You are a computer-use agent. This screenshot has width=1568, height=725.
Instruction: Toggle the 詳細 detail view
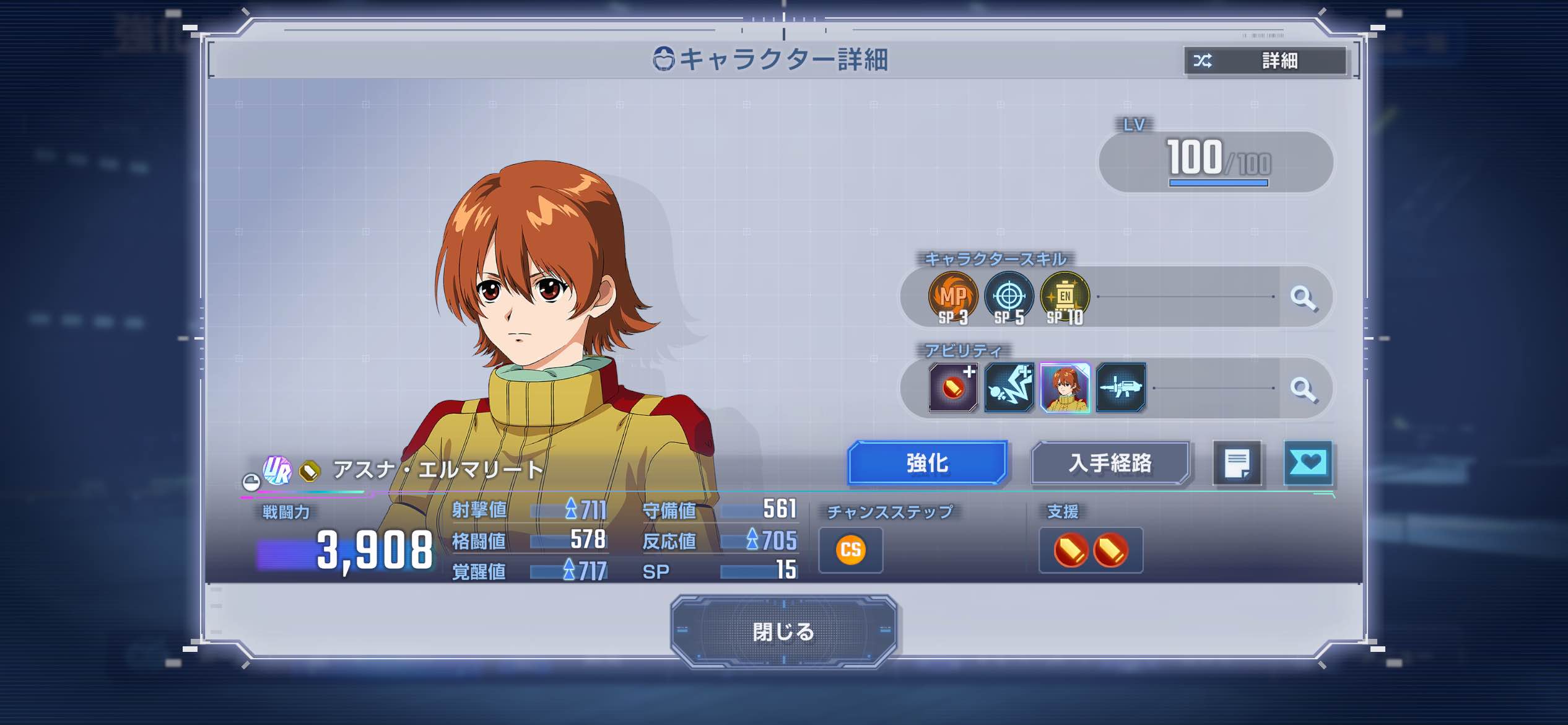(1265, 61)
